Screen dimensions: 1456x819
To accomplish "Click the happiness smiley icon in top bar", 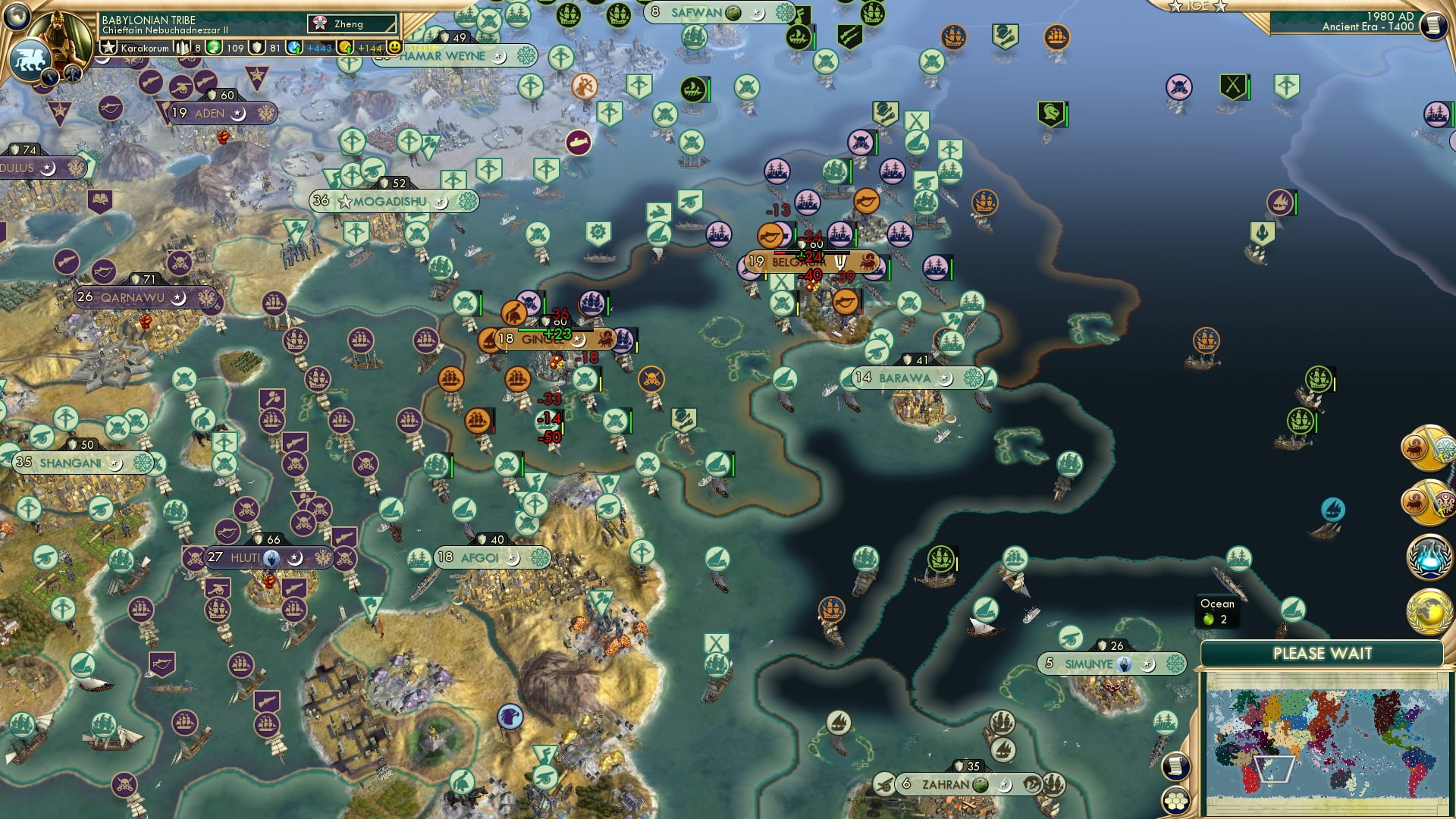I will (x=394, y=48).
